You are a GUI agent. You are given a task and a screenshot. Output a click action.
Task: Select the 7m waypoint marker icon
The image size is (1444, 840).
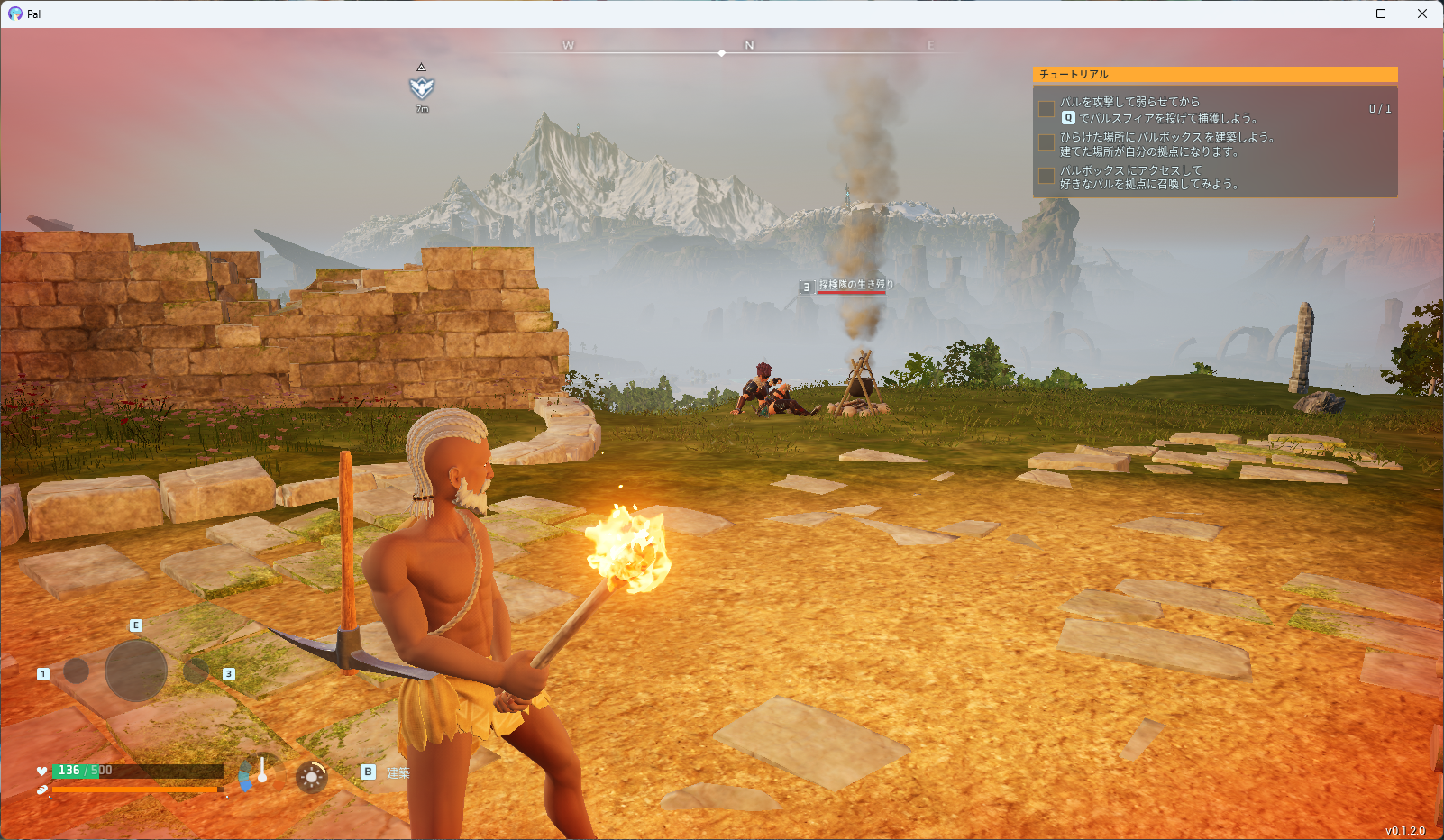click(422, 87)
